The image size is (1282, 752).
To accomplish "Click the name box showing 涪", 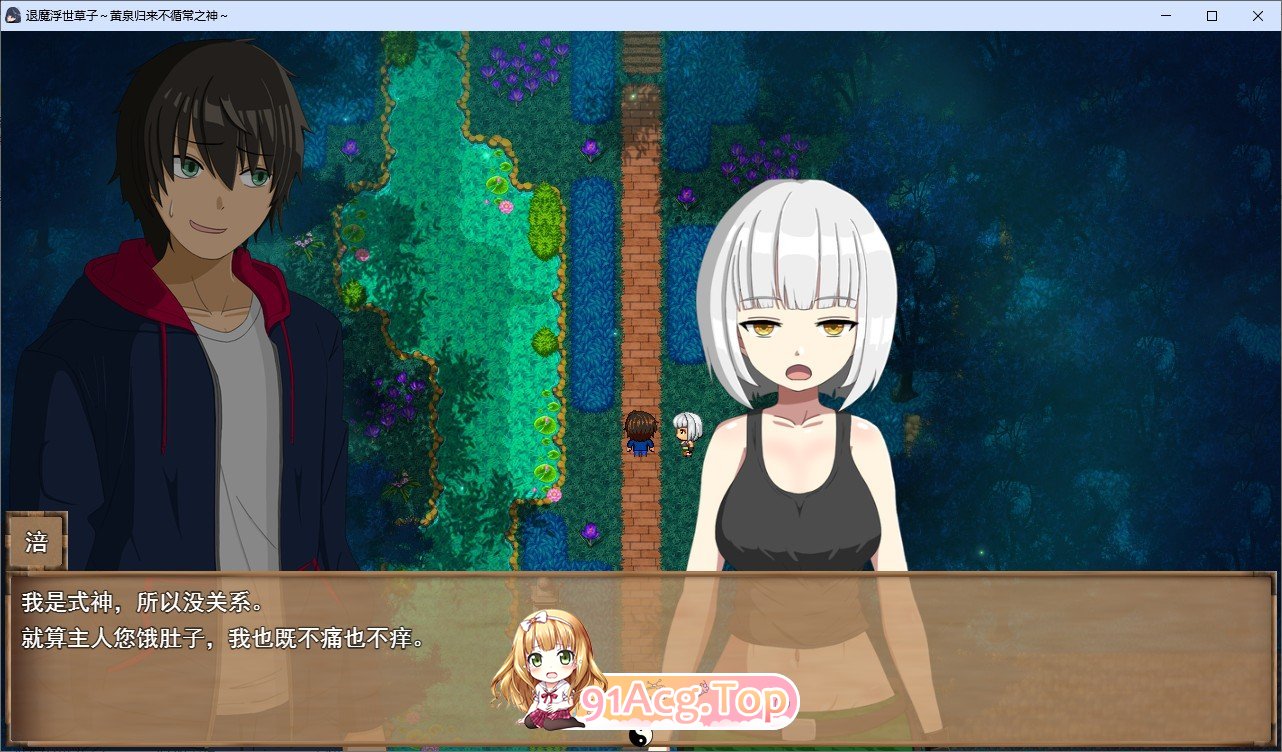I will tap(35, 541).
